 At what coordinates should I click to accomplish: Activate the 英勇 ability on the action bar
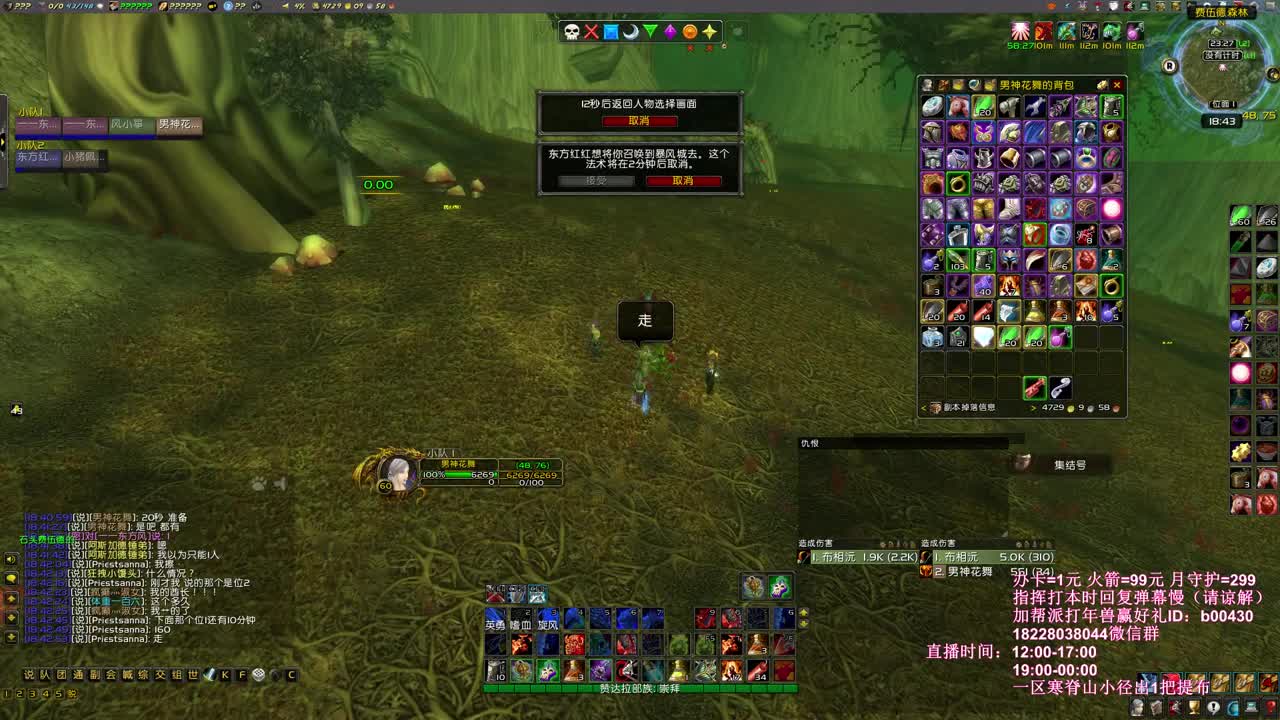click(x=495, y=620)
